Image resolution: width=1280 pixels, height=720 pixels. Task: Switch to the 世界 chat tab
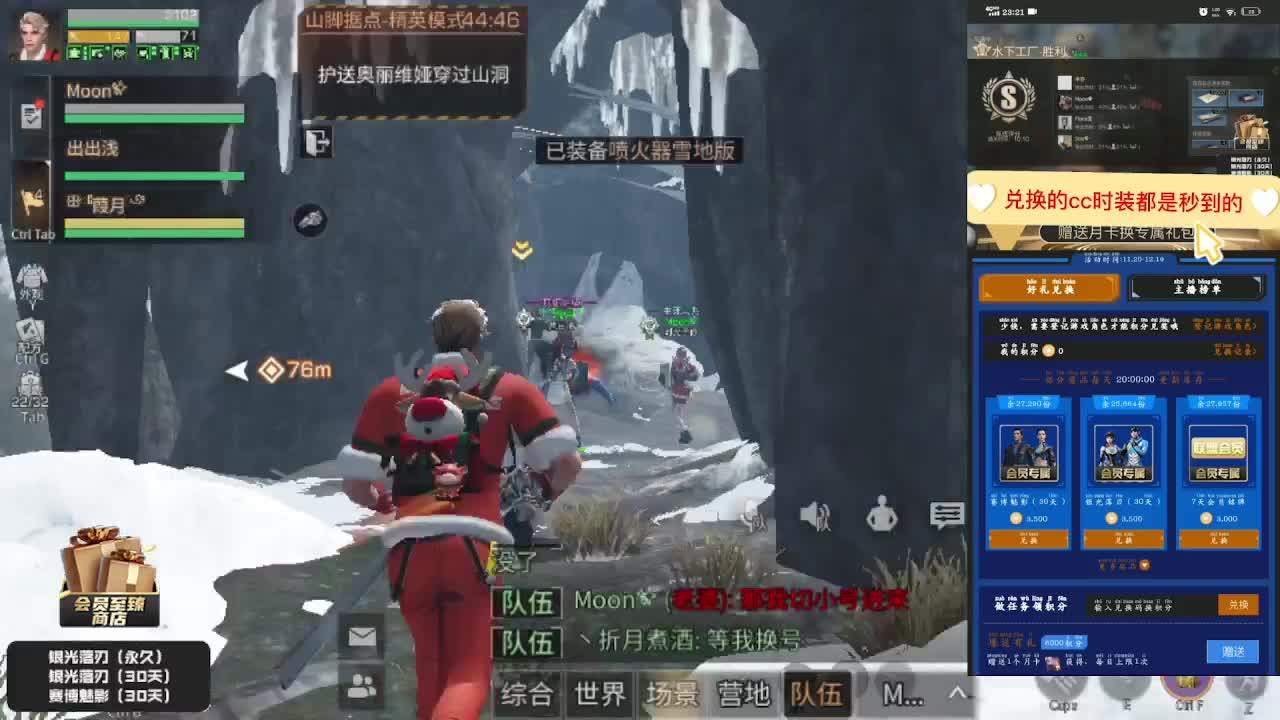(x=600, y=695)
